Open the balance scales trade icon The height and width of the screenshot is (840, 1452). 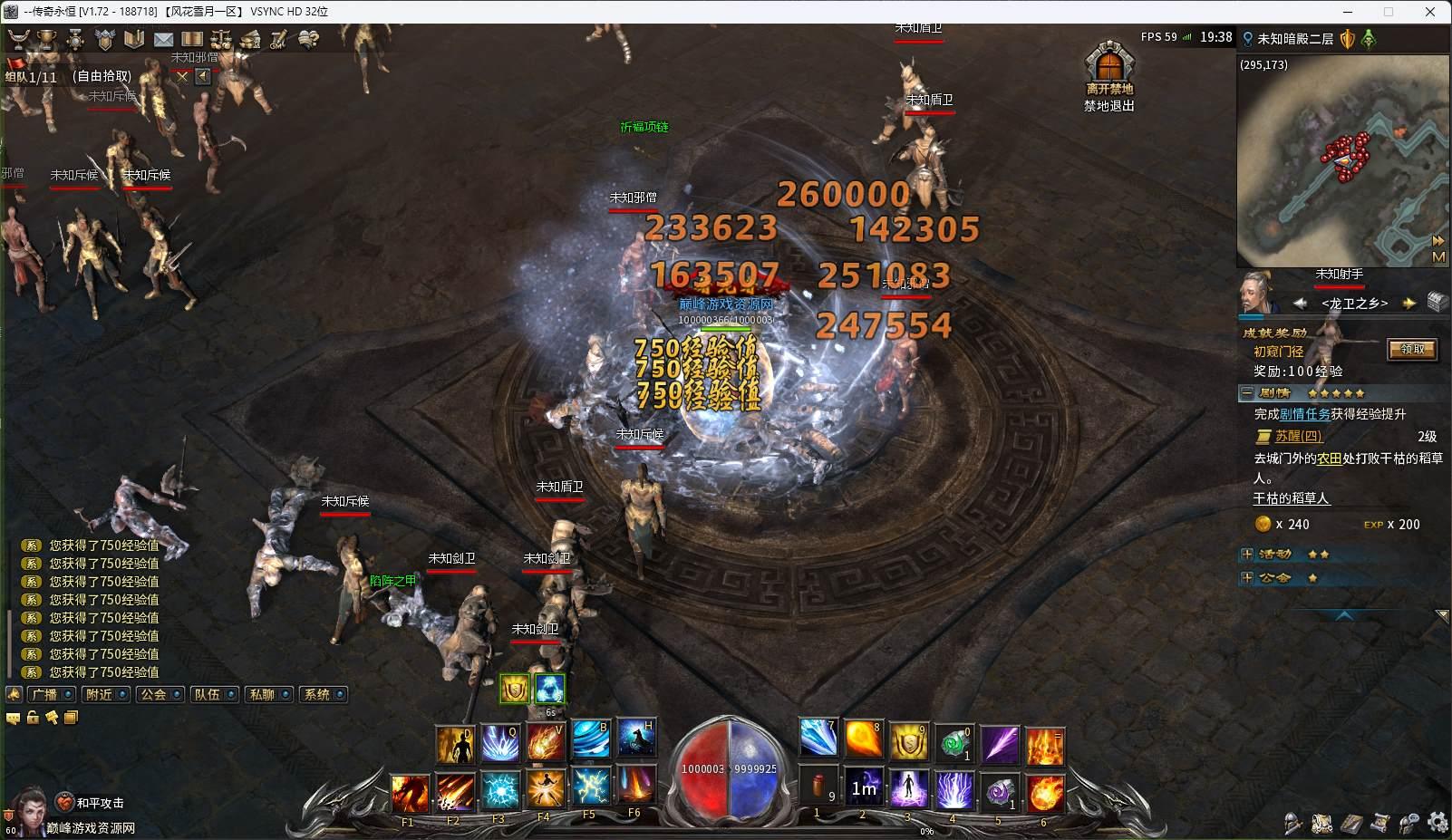(x=220, y=39)
